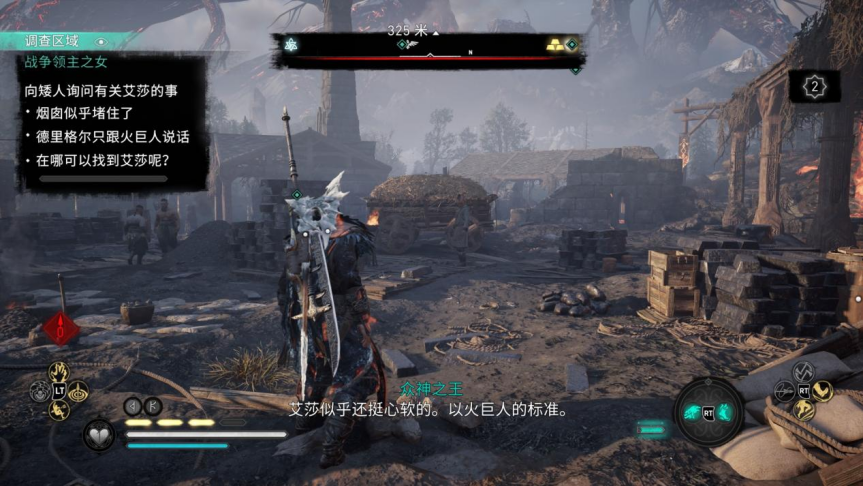863x486 pixels.
Task: Select the 德里格尔只跟火巨人说话 clue entry
Action: pos(112,136)
